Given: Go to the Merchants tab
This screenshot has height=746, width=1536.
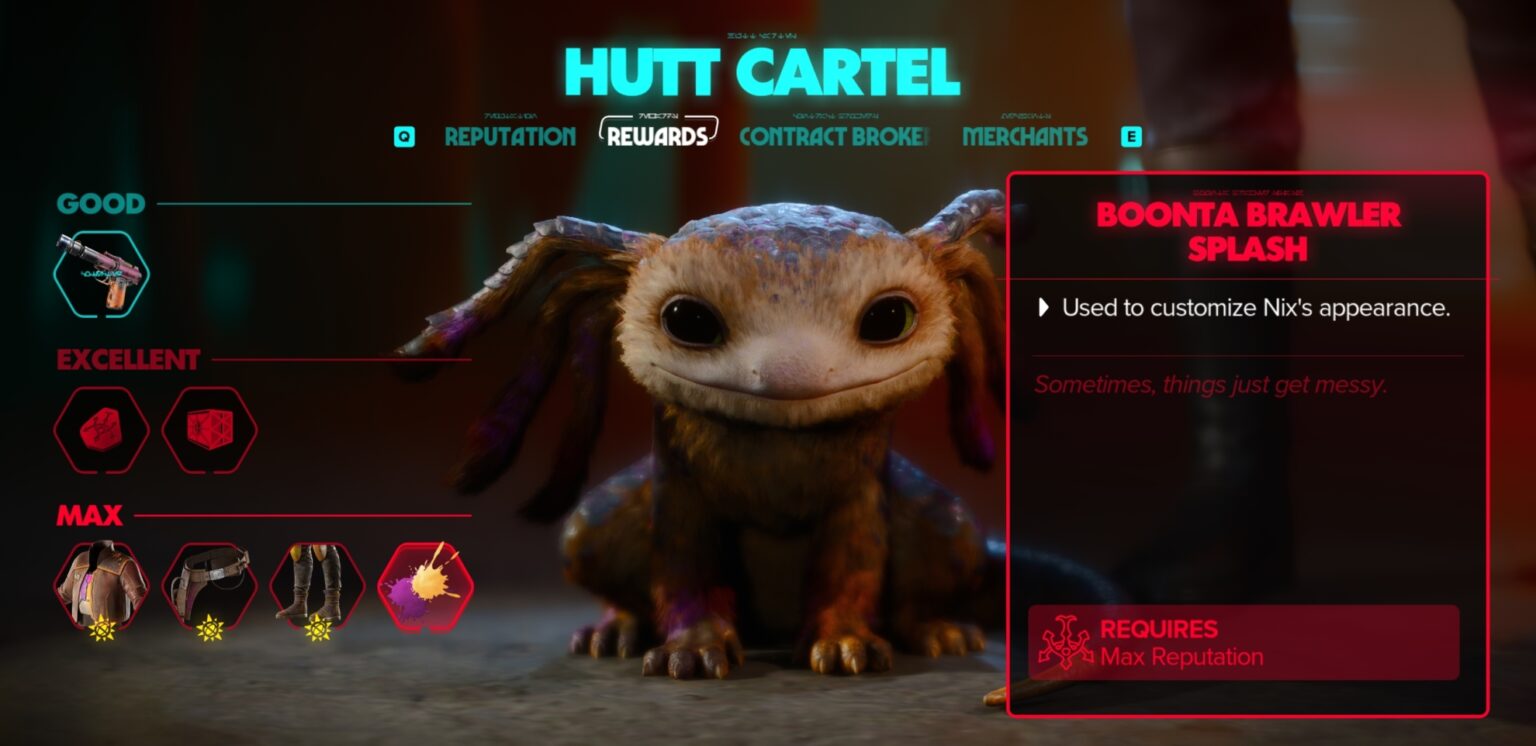Looking at the screenshot, I should click(1025, 137).
